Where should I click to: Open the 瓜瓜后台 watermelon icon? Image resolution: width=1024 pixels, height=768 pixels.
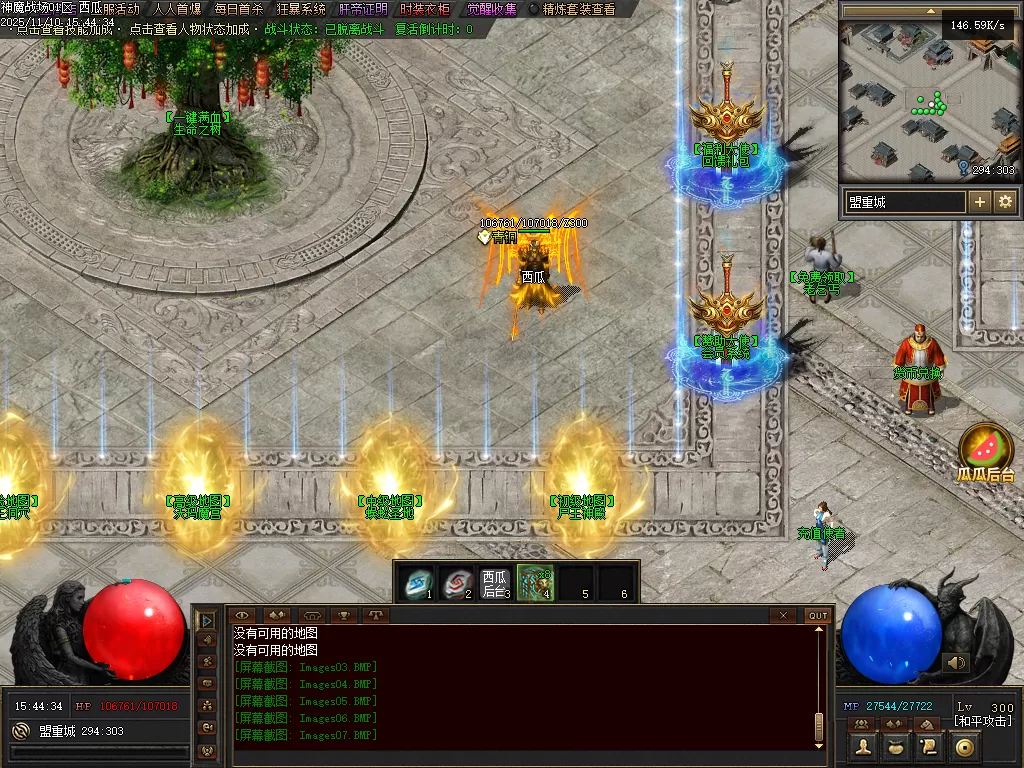click(x=986, y=448)
